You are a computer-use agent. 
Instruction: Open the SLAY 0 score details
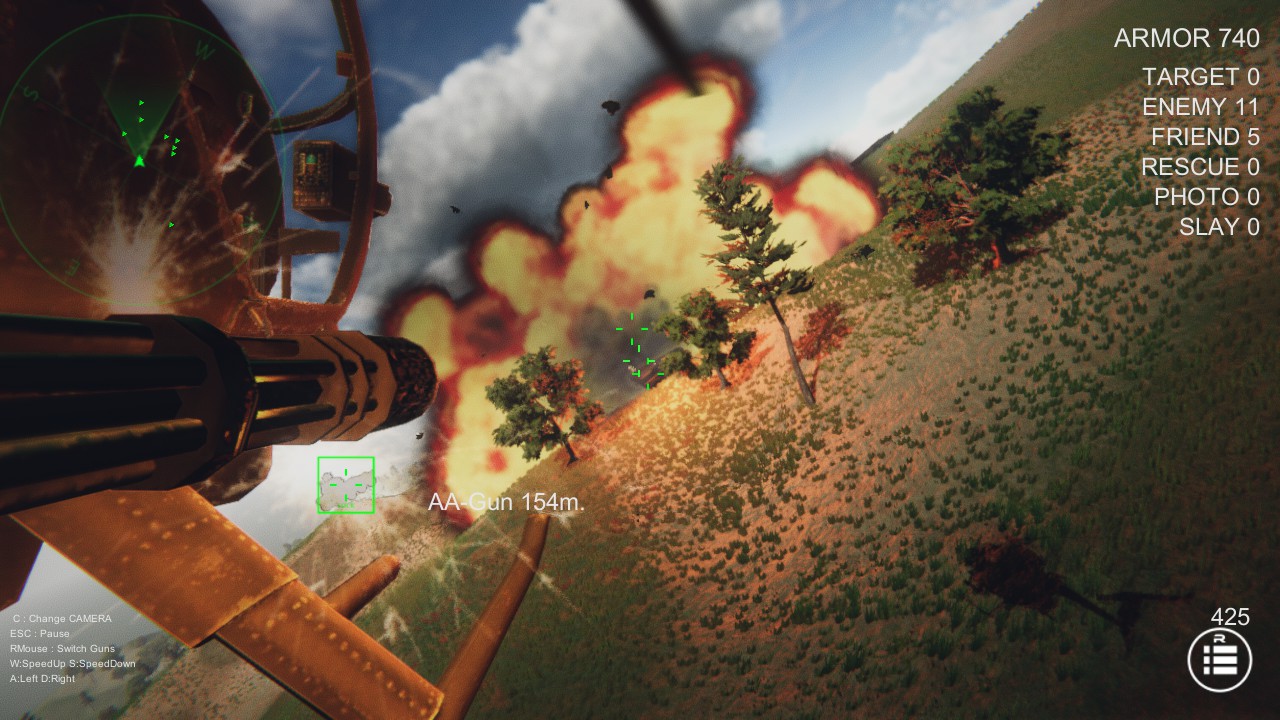(1221, 227)
